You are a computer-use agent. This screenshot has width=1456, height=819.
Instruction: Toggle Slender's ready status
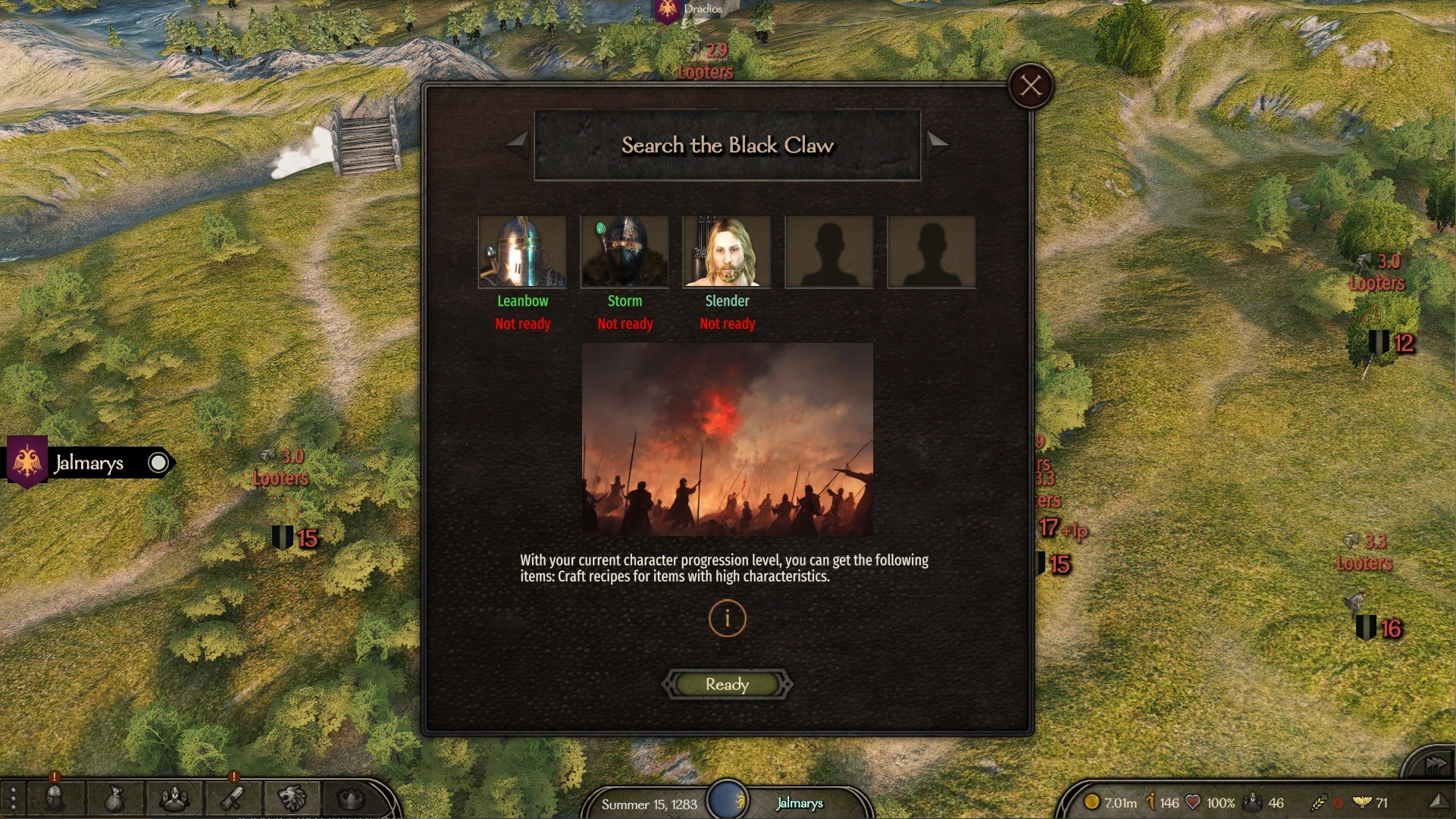point(727,324)
